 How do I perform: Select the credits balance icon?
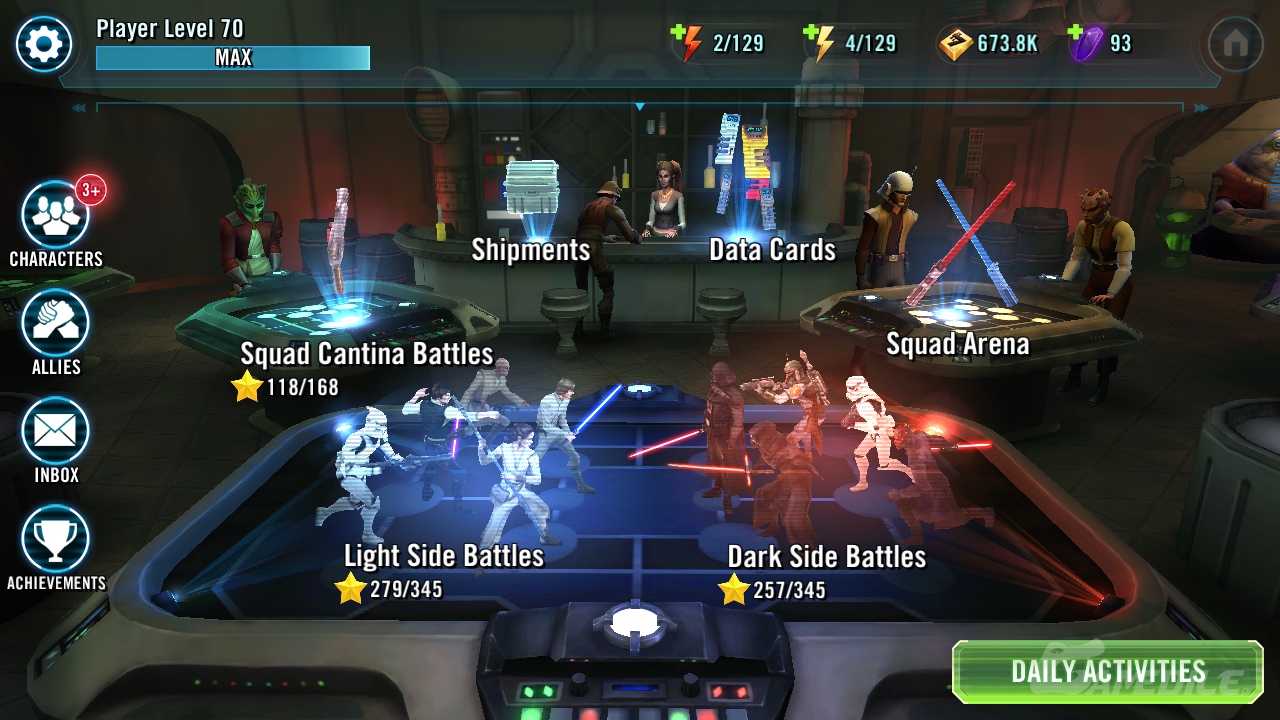[955, 44]
